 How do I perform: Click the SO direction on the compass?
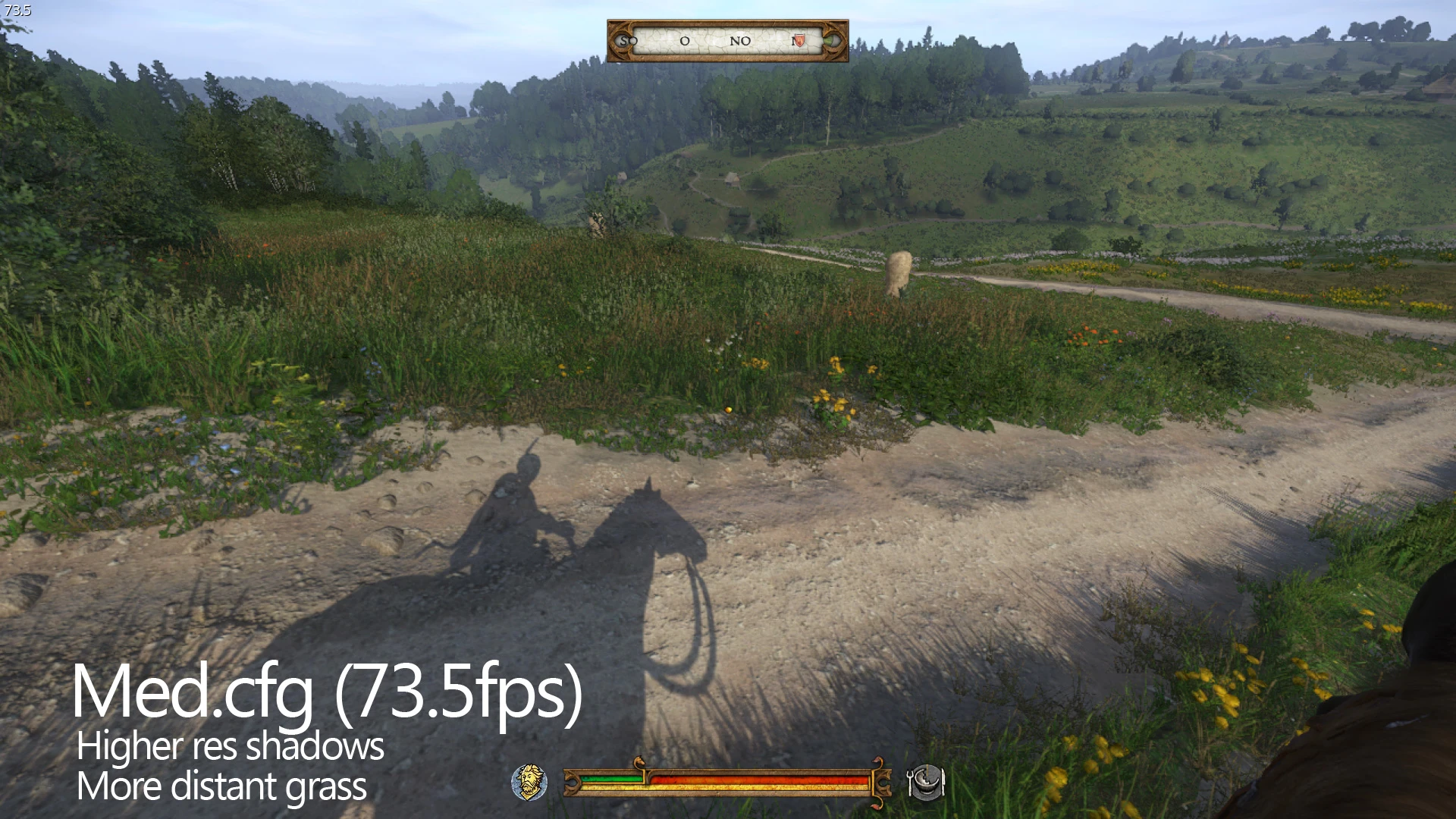tap(628, 41)
